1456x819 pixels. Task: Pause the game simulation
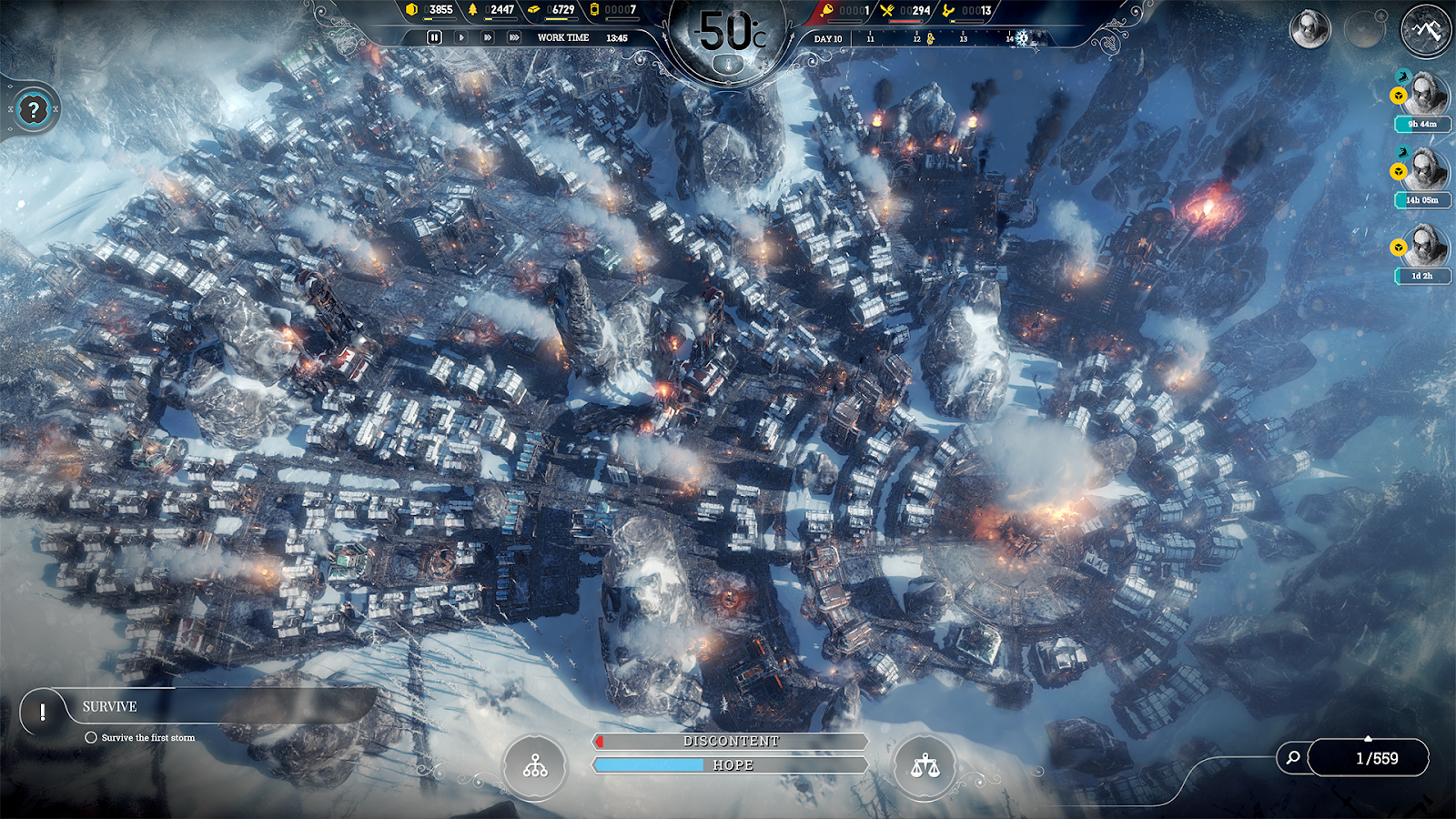point(433,38)
